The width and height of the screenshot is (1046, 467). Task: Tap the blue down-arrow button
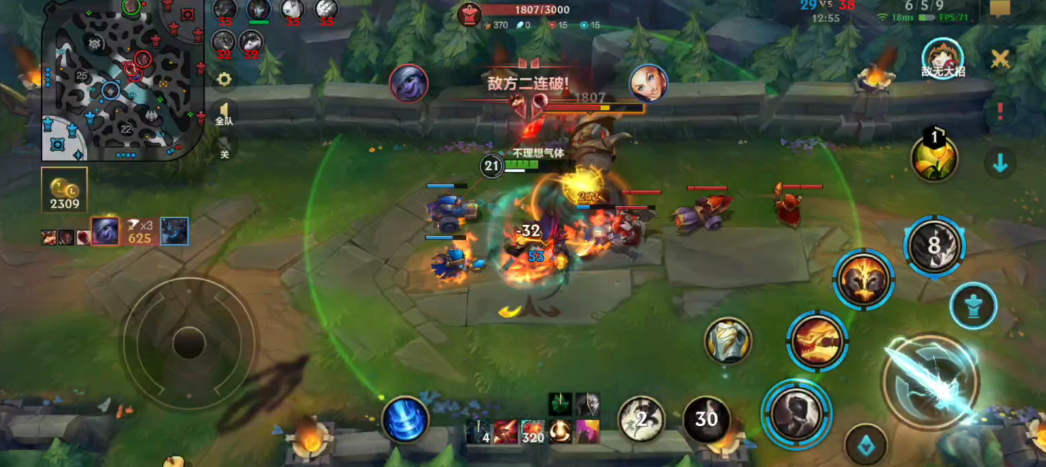coord(1000,161)
